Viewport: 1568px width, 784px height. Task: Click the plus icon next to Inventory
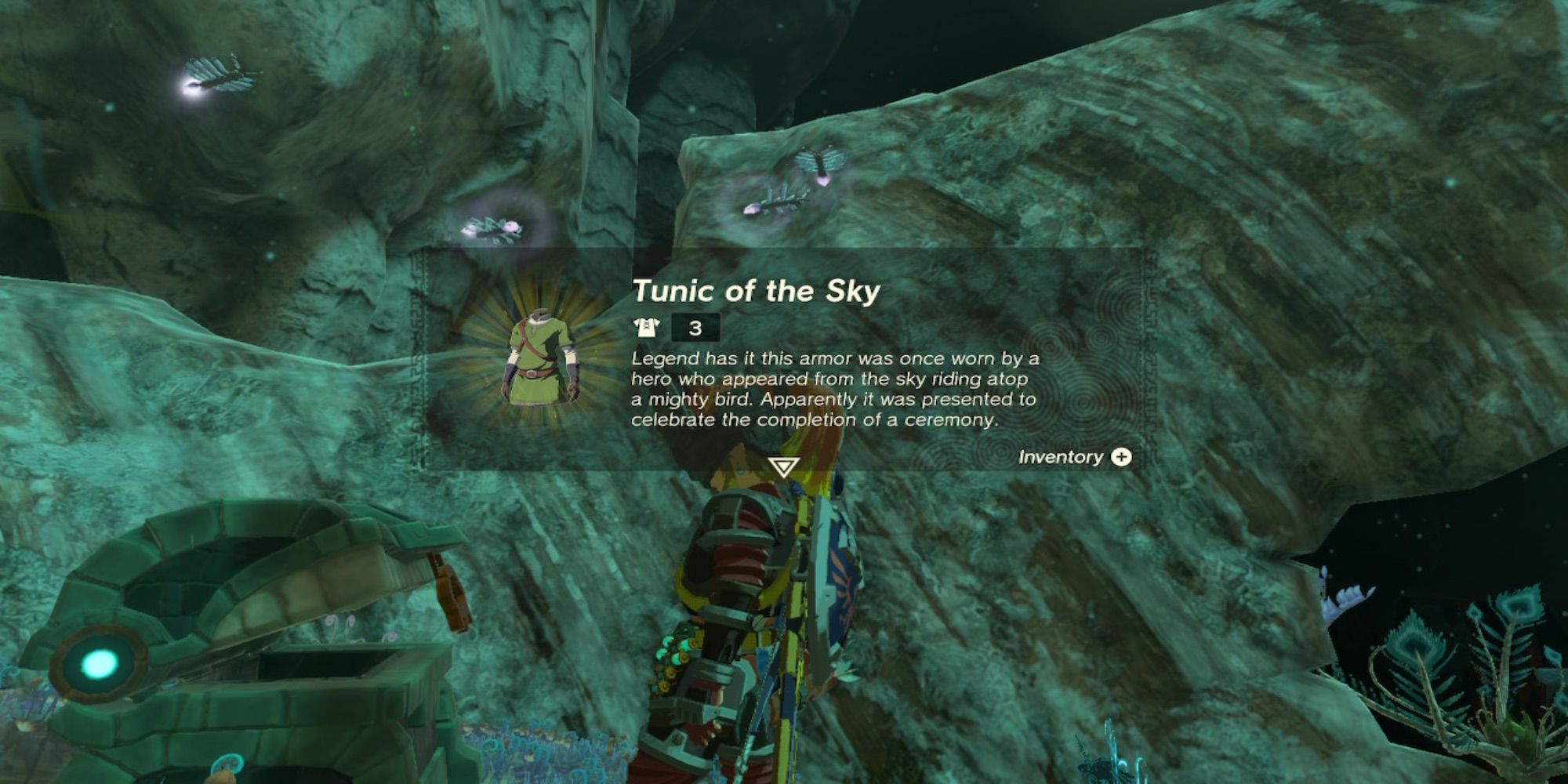(1120, 458)
